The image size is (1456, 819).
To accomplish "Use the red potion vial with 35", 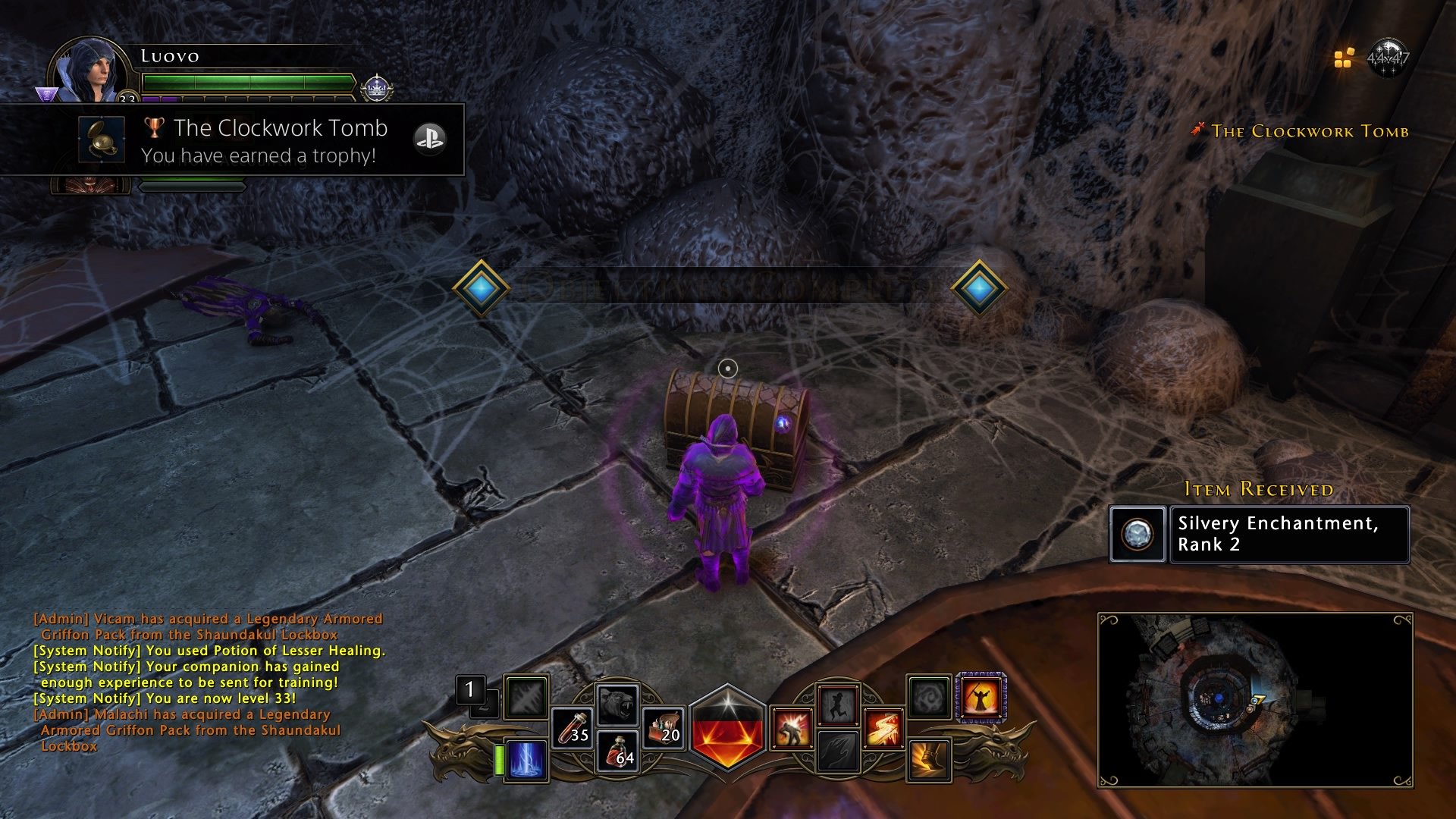I will [x=571, y=728].
